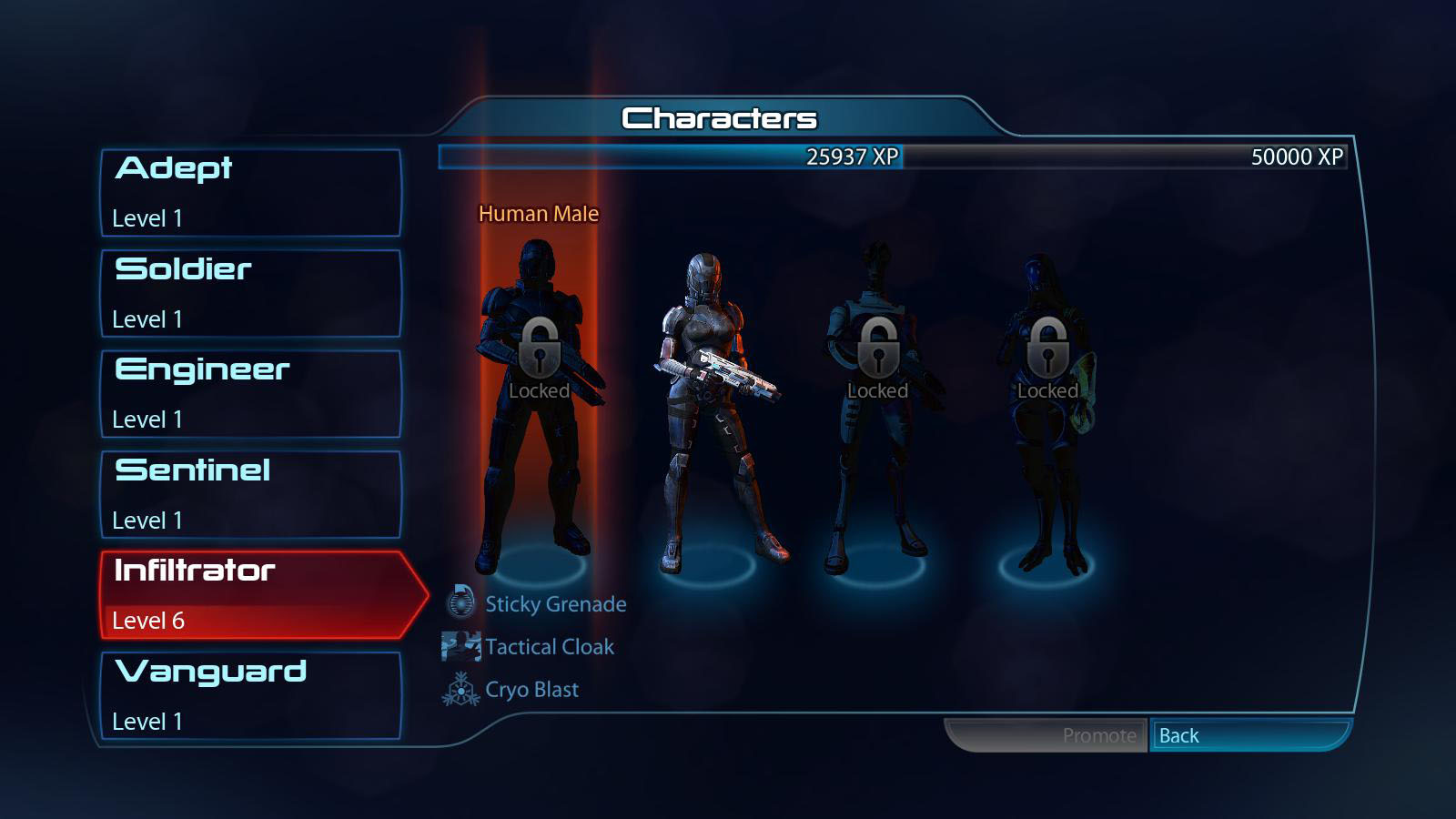The height and width of the screenshot is (819, 1456).
Task: Pick the Vanguard class
Action: tap(250, 695)
